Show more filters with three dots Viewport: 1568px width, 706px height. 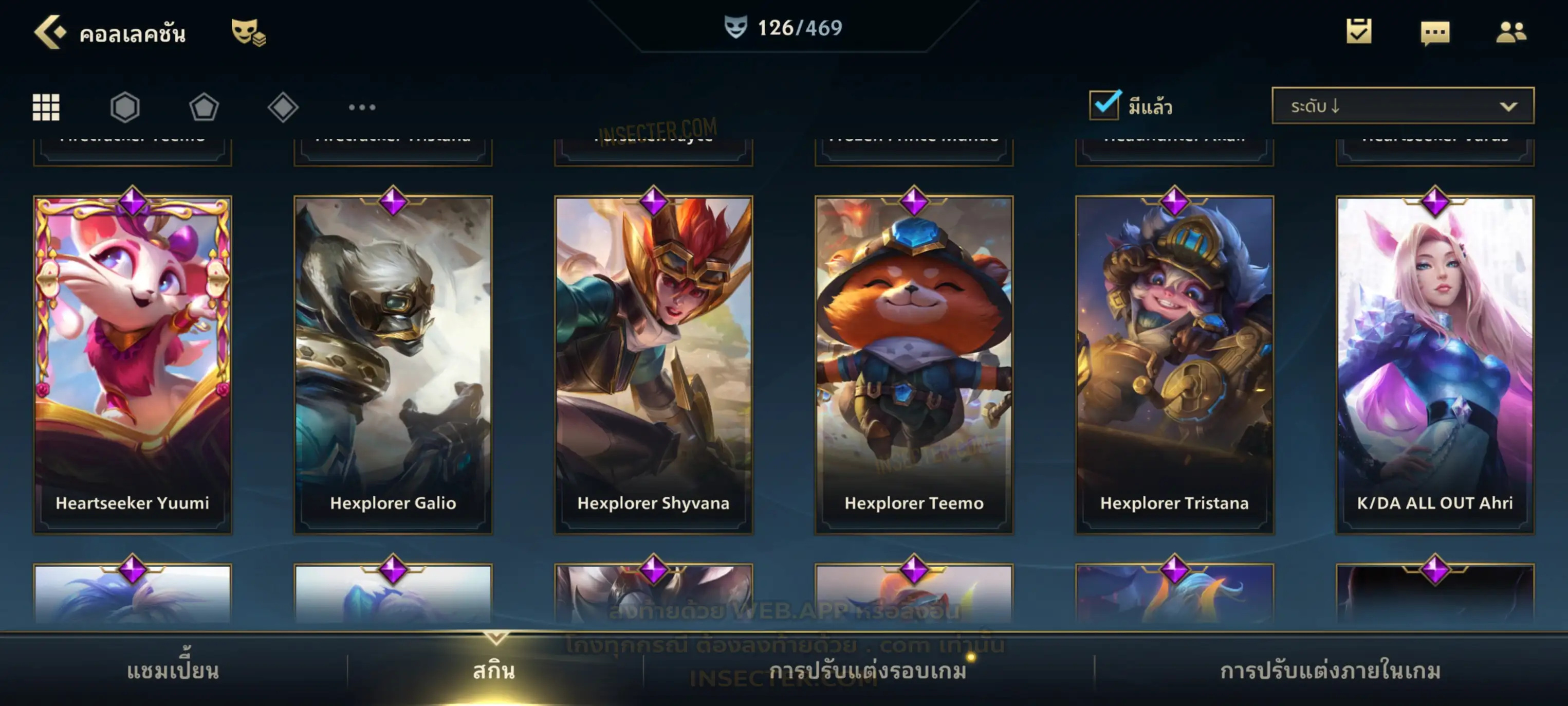coord(362,107)
